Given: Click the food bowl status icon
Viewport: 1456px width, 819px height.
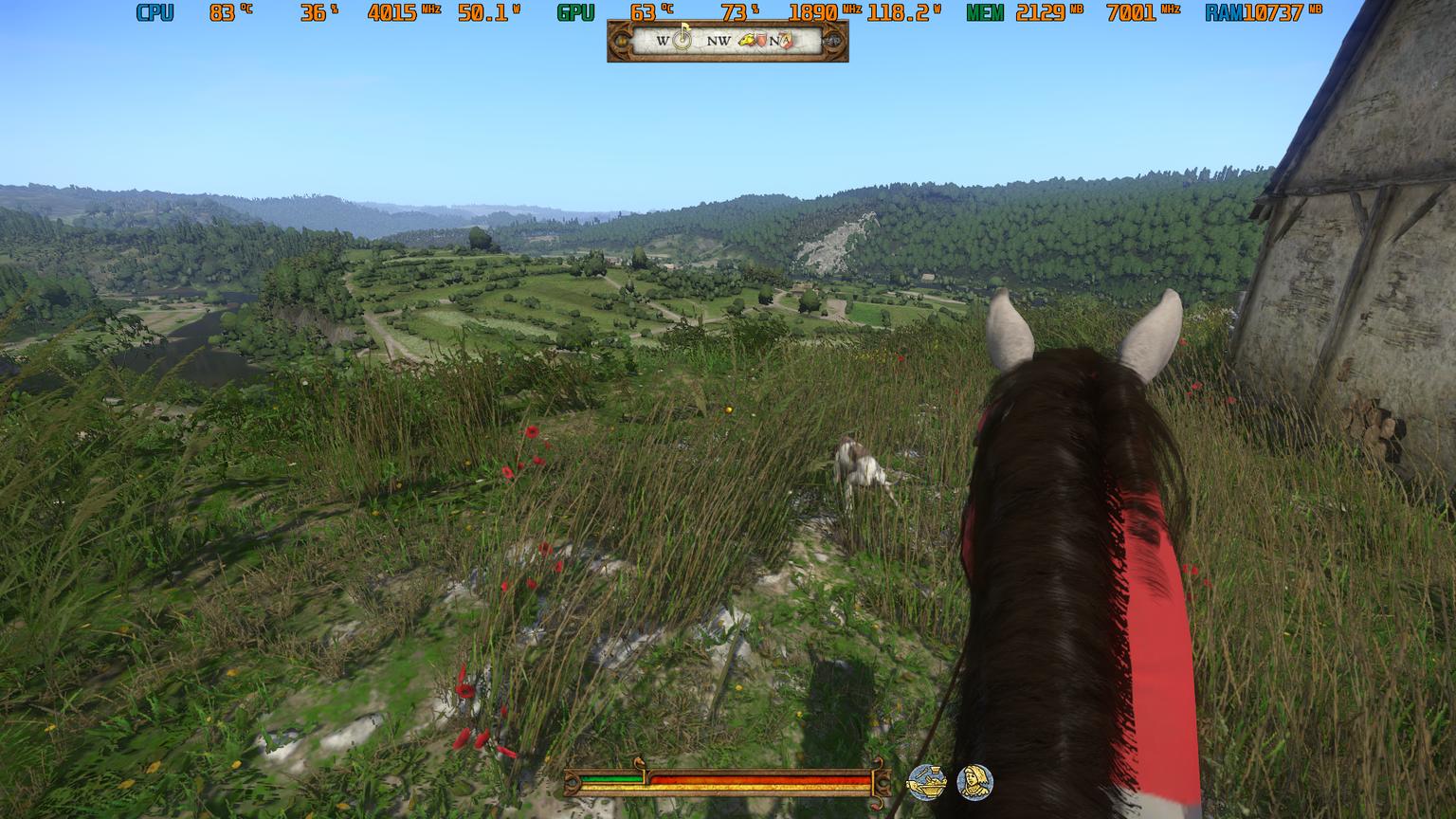Looking at the screenshot, I should [x=926, y=782].
